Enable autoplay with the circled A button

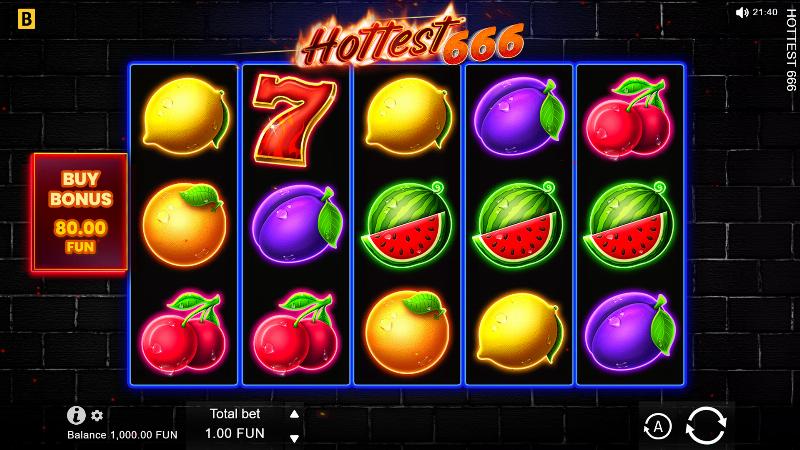pyautogui.click(x=657, y=427)
